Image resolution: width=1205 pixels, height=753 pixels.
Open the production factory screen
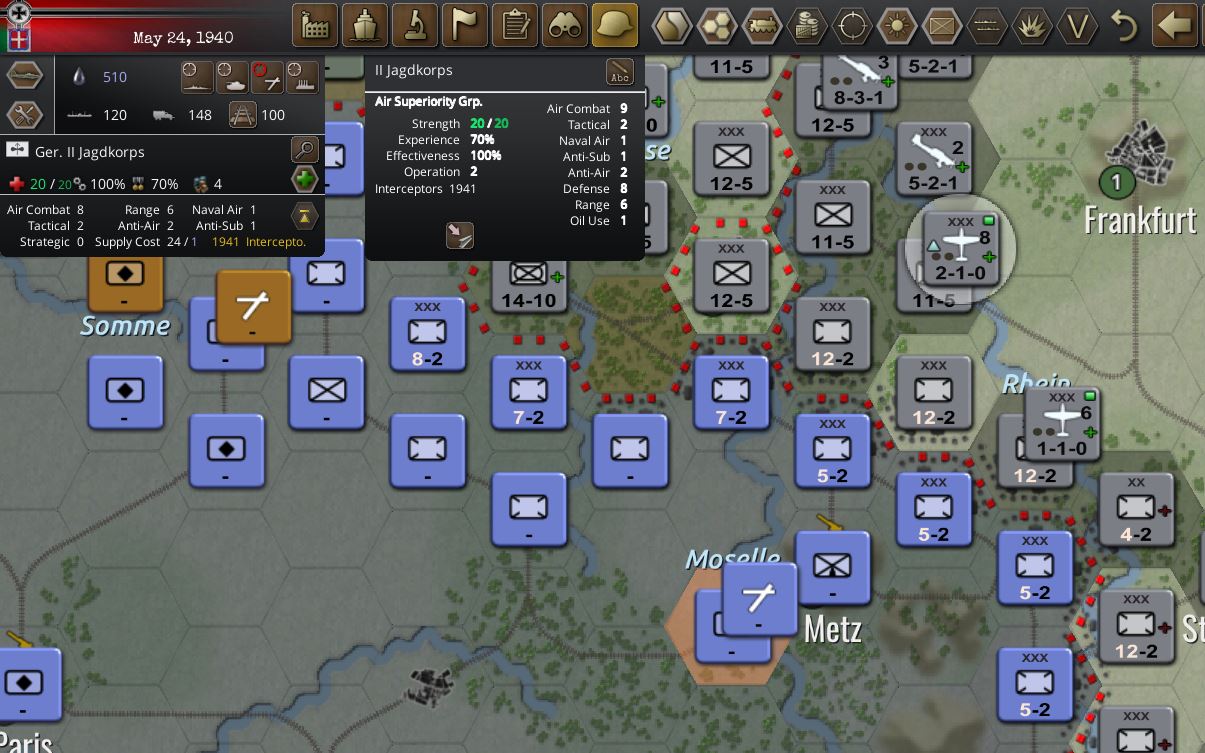[x=314, y=25]
